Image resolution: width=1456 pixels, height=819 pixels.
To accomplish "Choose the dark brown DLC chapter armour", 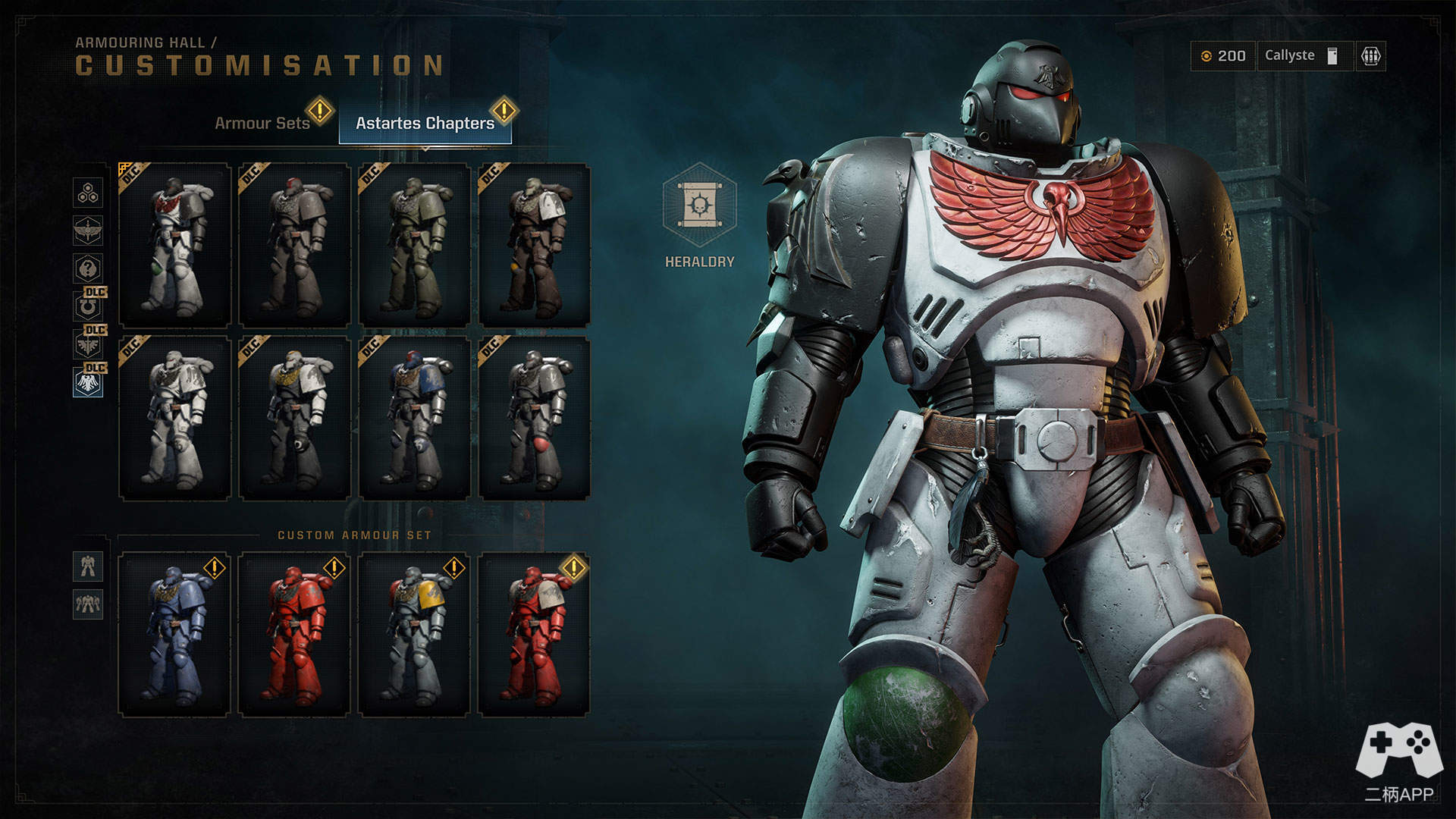I will tap(534, 245).
